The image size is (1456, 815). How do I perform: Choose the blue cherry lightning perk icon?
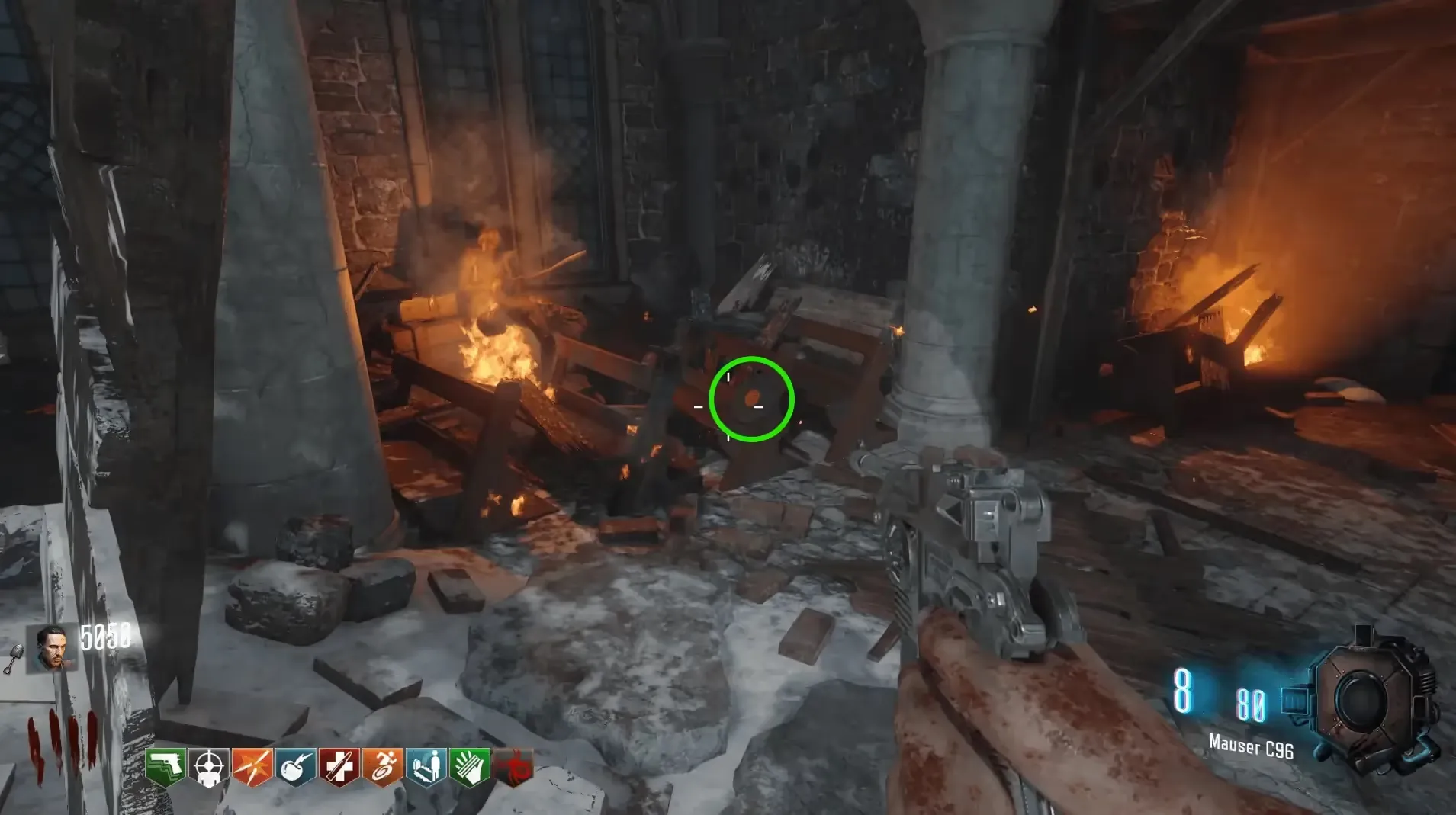[x=296, y=766]
